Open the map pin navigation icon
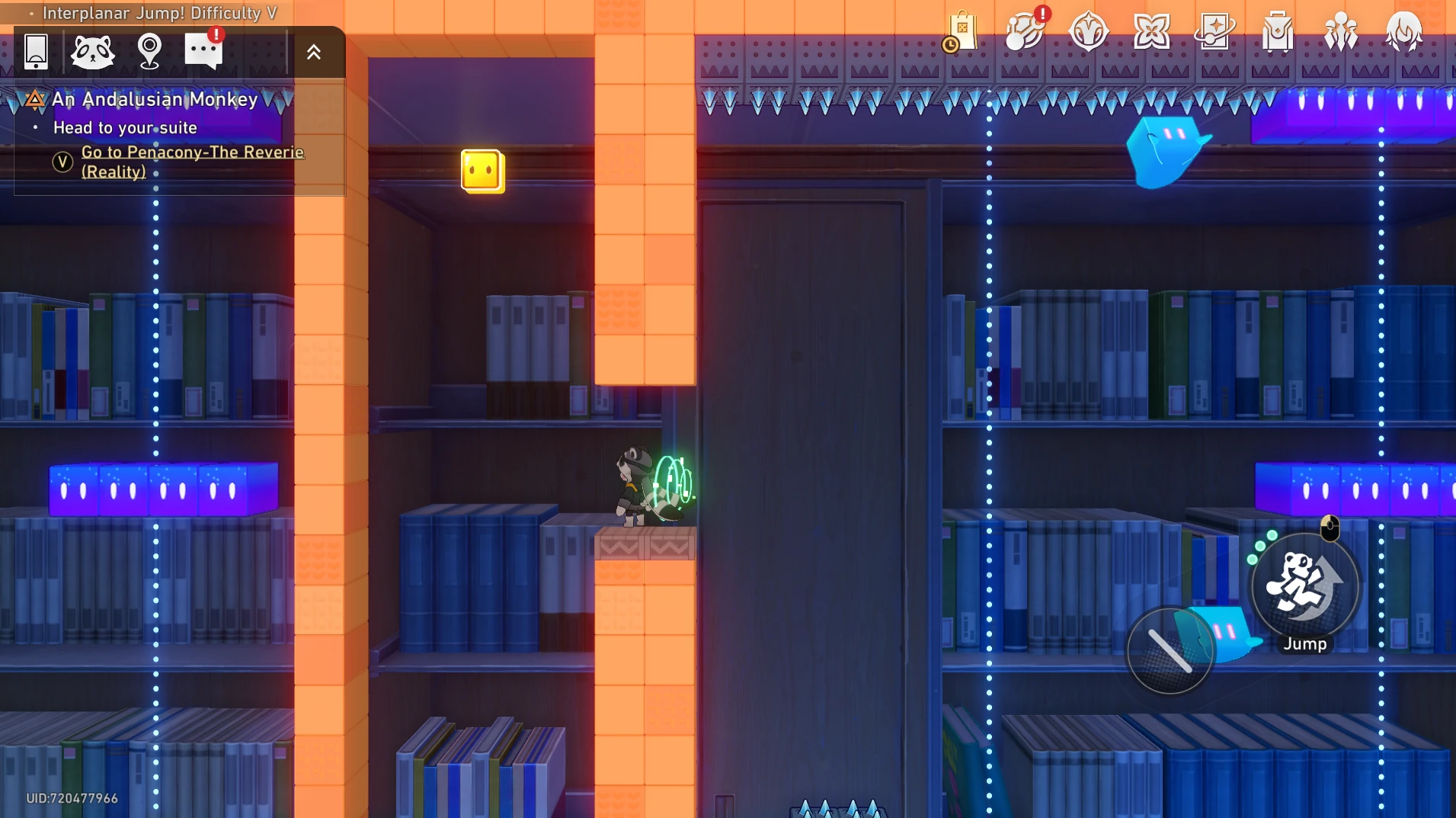Image resolution: width=1456 pixels, height=818 pixels. [149, 52]
